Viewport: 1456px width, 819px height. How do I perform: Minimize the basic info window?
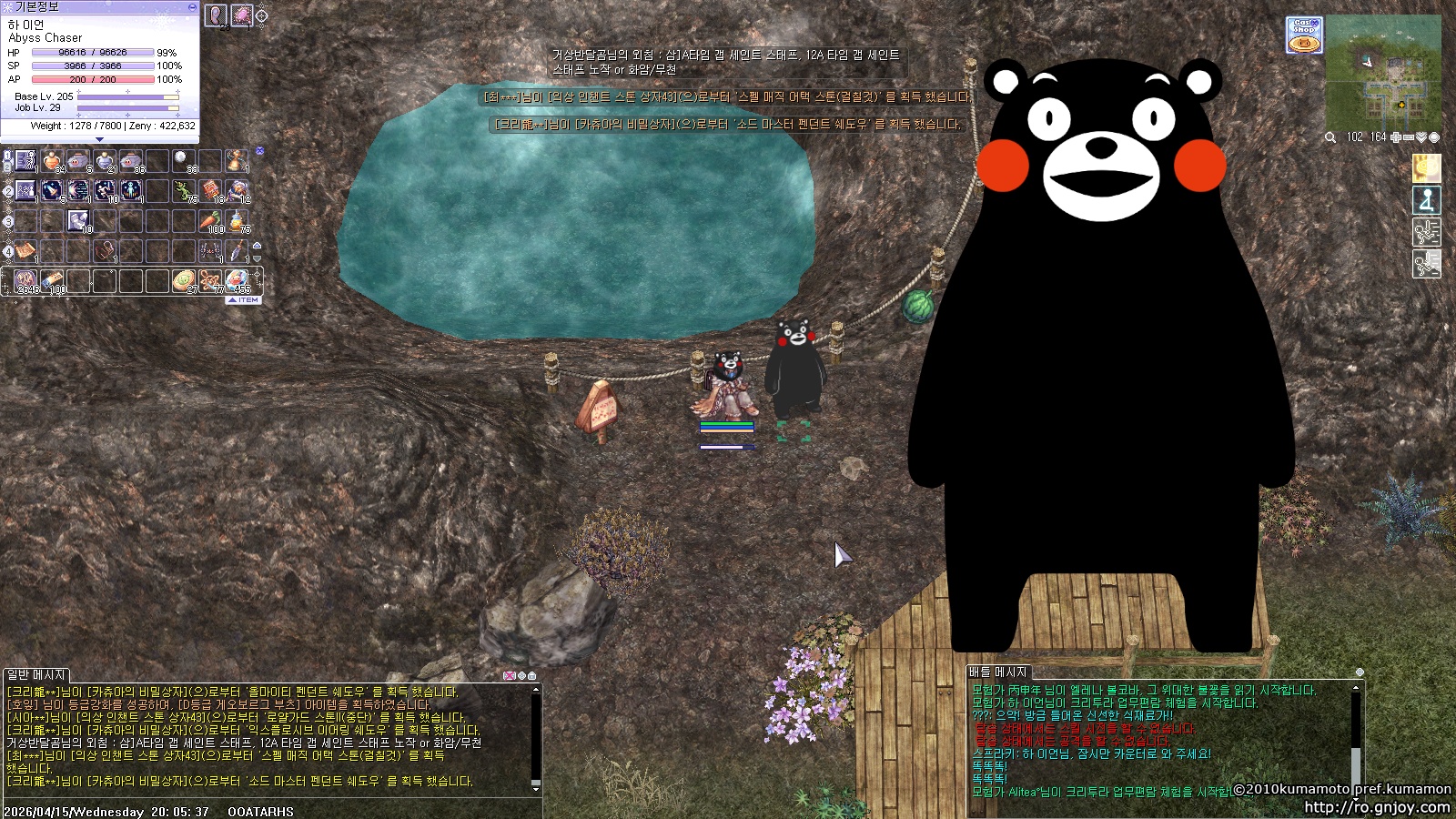coord(192,6)
